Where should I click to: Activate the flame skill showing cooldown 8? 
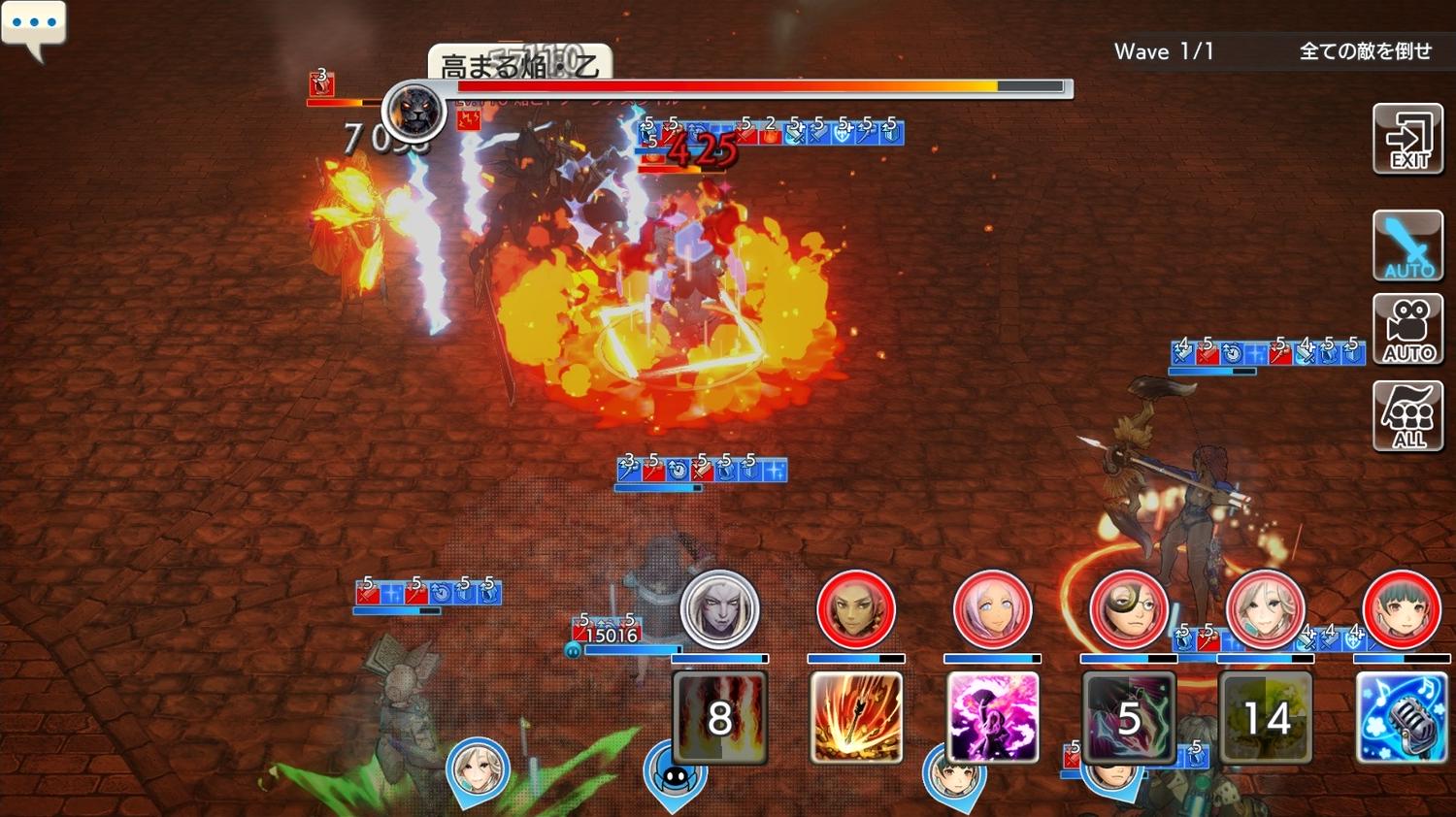coord(719,717)
